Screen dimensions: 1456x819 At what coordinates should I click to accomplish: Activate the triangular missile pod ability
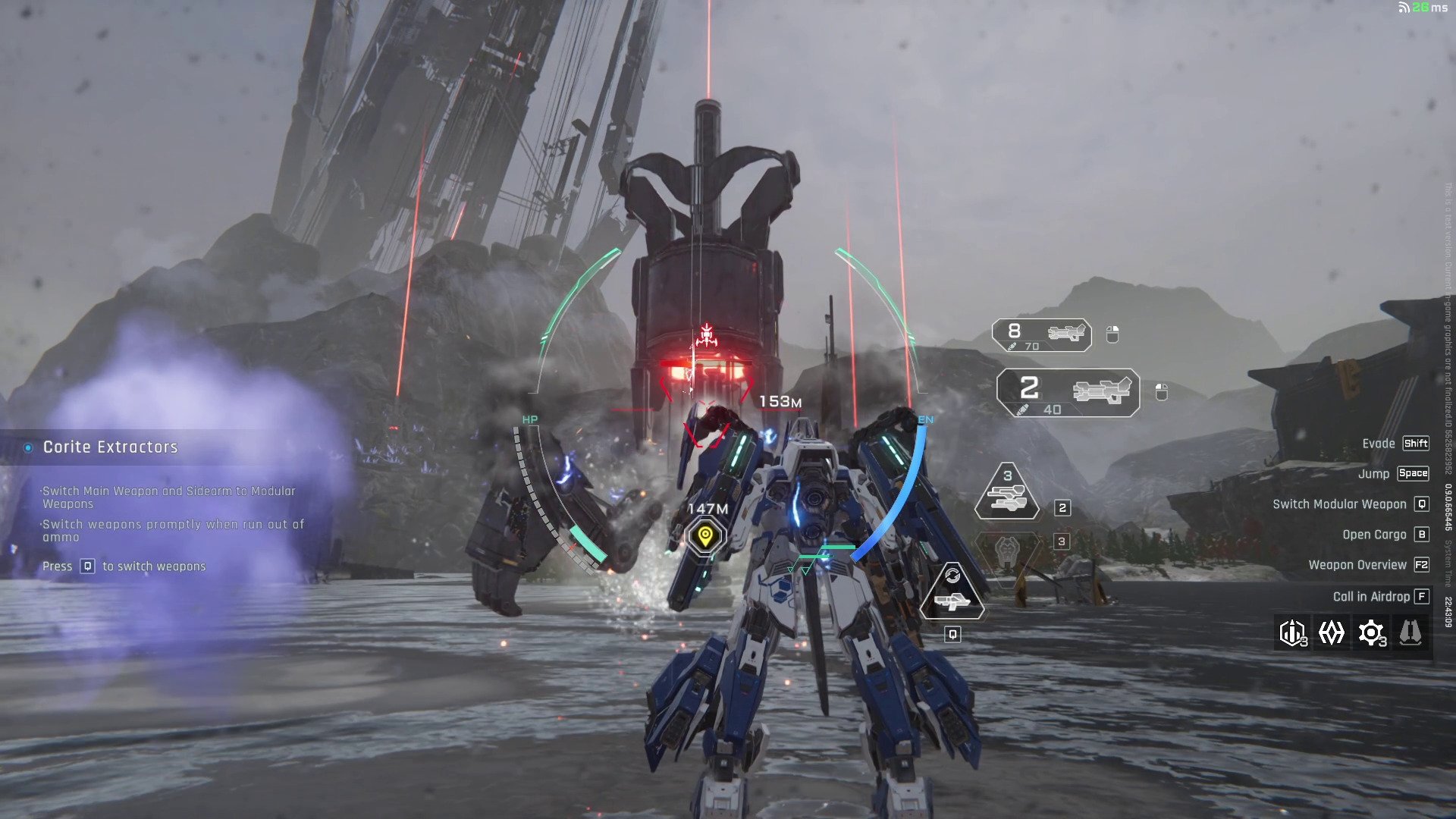pos(1007,494)
